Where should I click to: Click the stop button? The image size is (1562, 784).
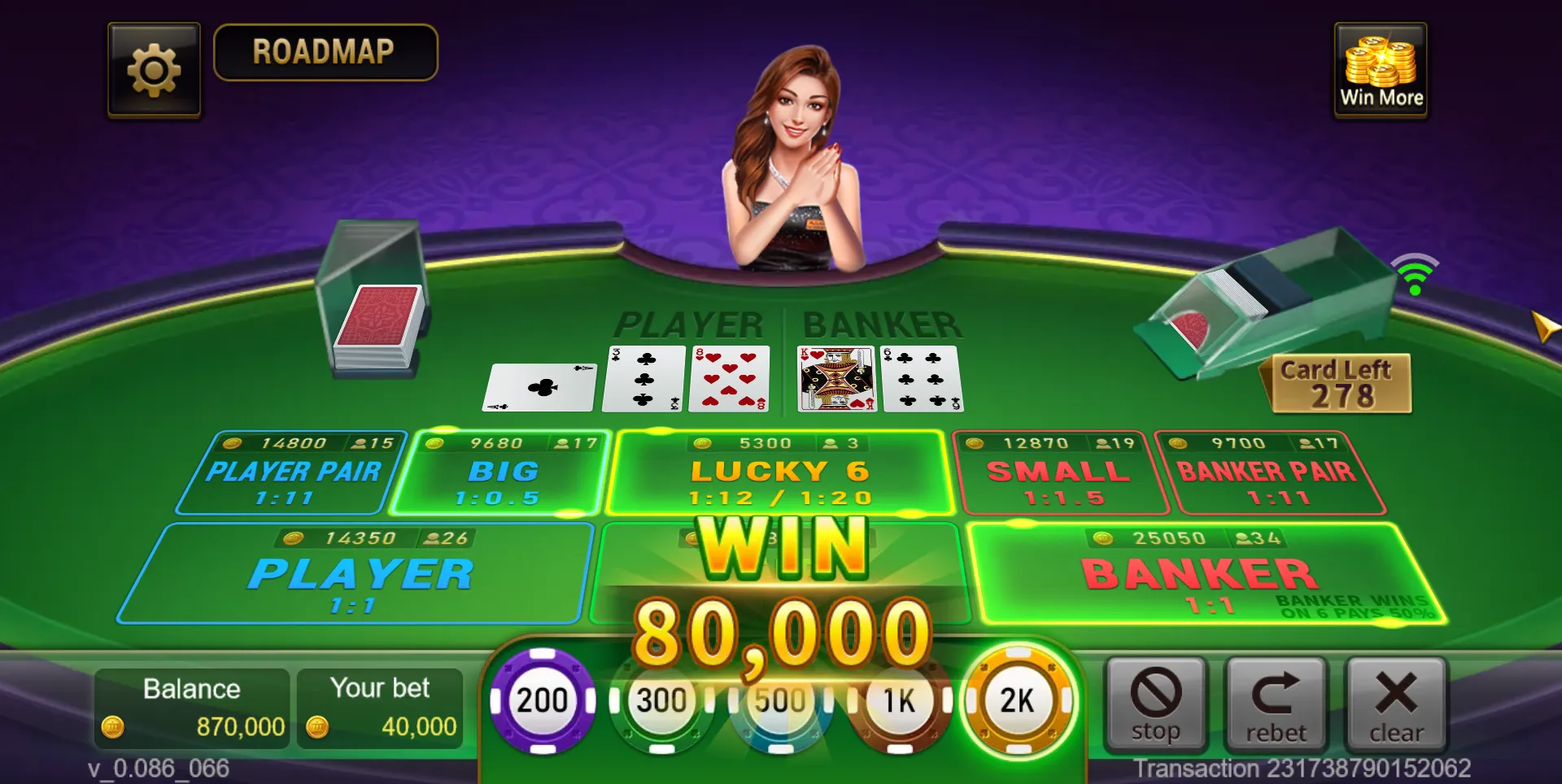click(1155, 704)
